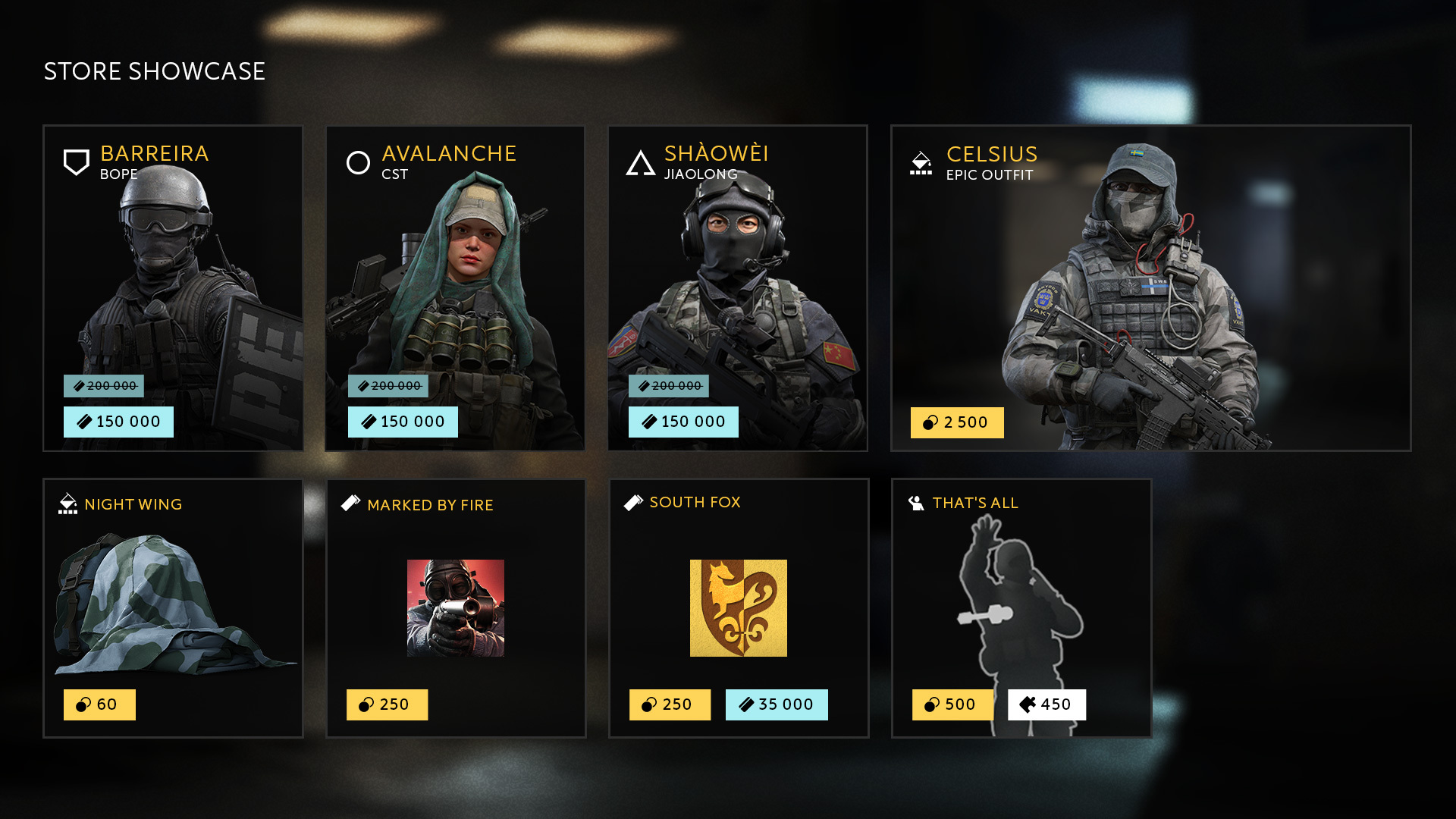This screenshot has width=1456, height=819.
Task: Click the white 450 price on That's All
Action: pyautogui.click(x=1046, y=704)
